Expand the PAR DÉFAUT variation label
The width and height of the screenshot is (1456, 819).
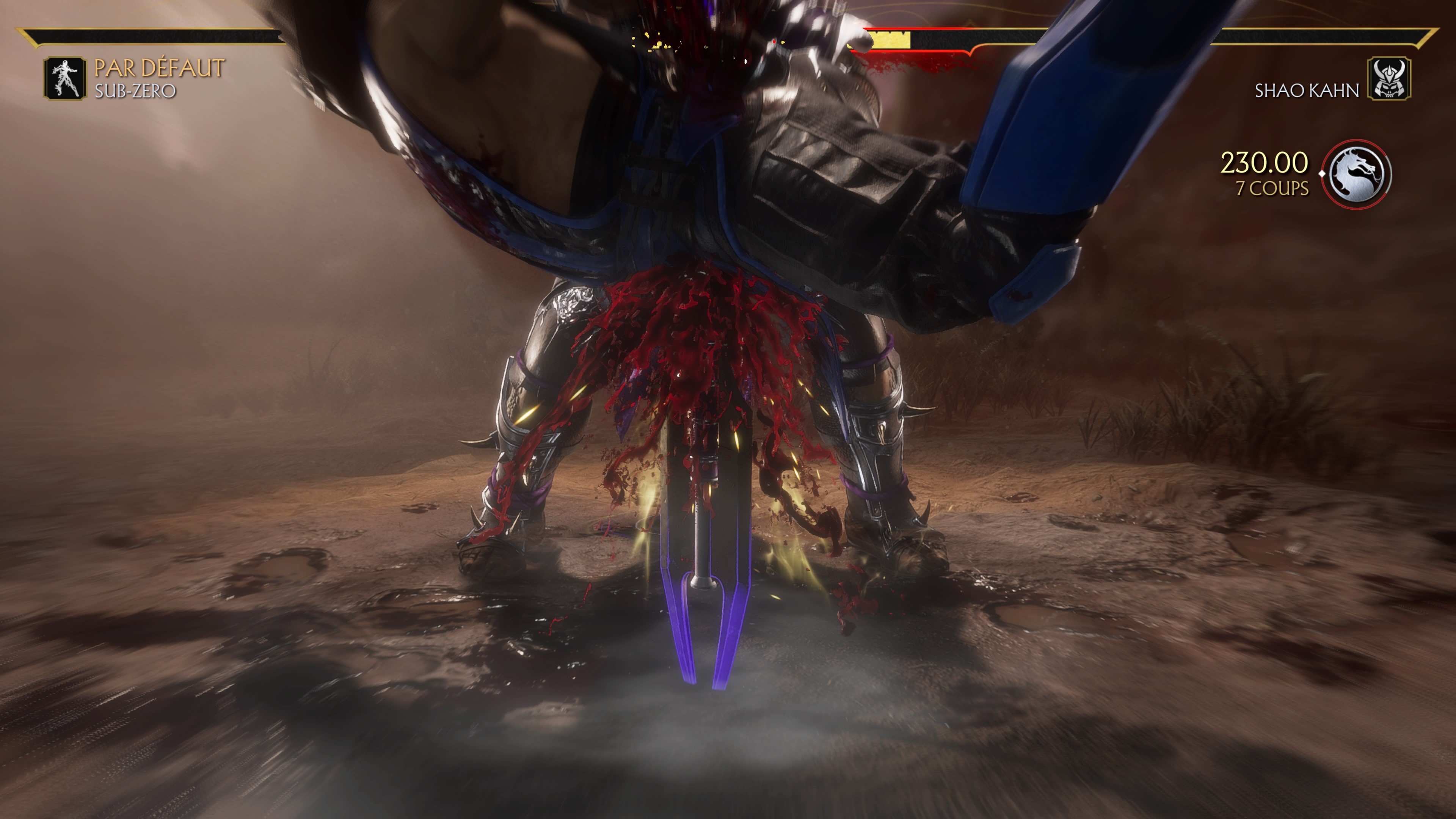point(159,68)
